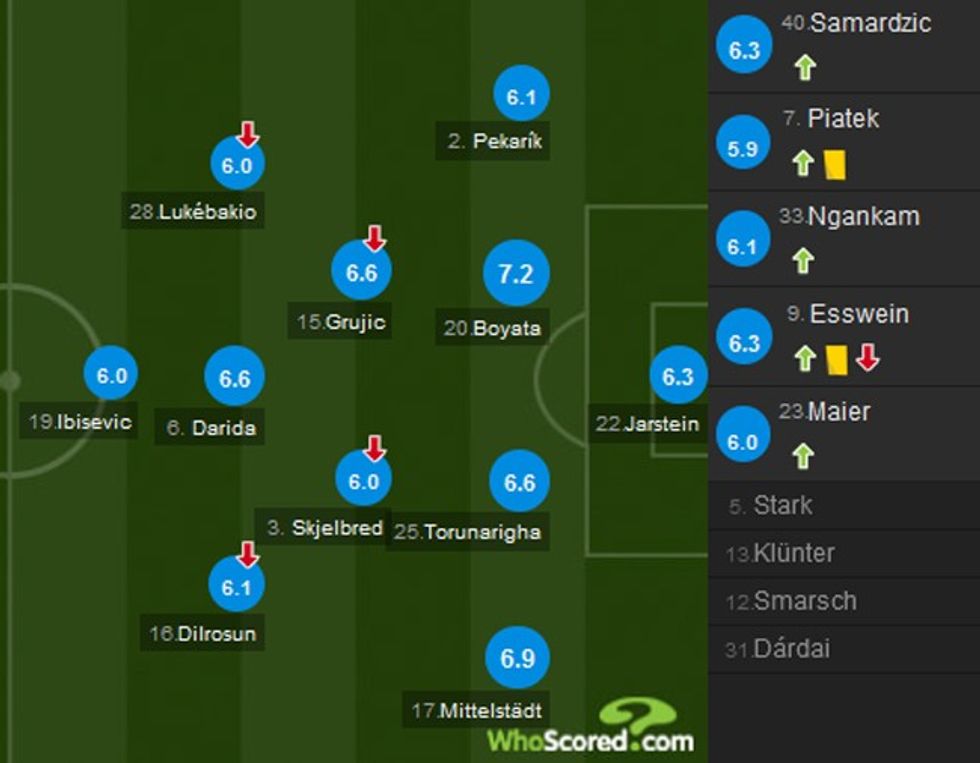The image size is (980, 763).
Task: Select Maier in the substitutes panel
Action: point(844,436)
